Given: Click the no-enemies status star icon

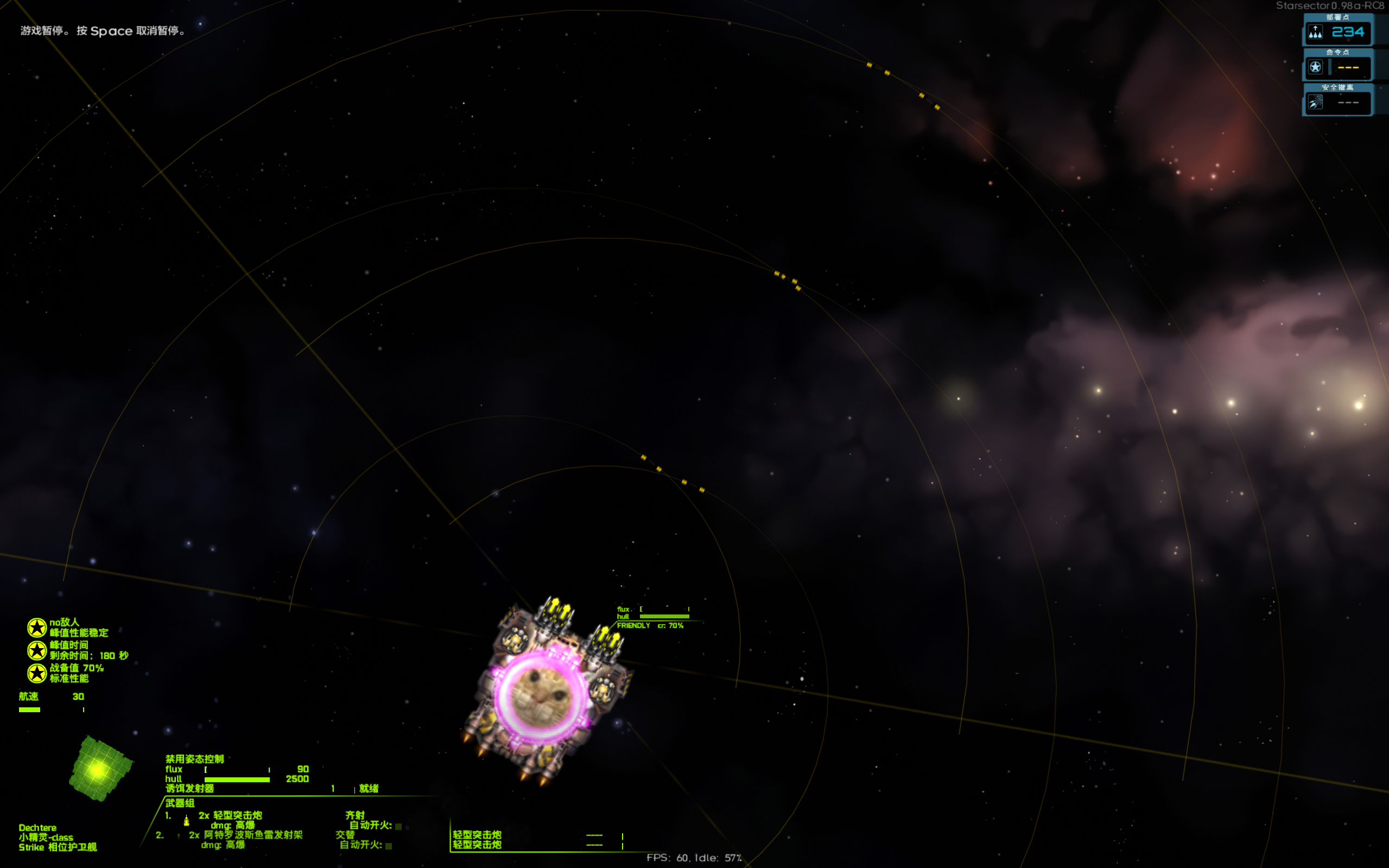Looking at the screenshot, I should point(37,628).
